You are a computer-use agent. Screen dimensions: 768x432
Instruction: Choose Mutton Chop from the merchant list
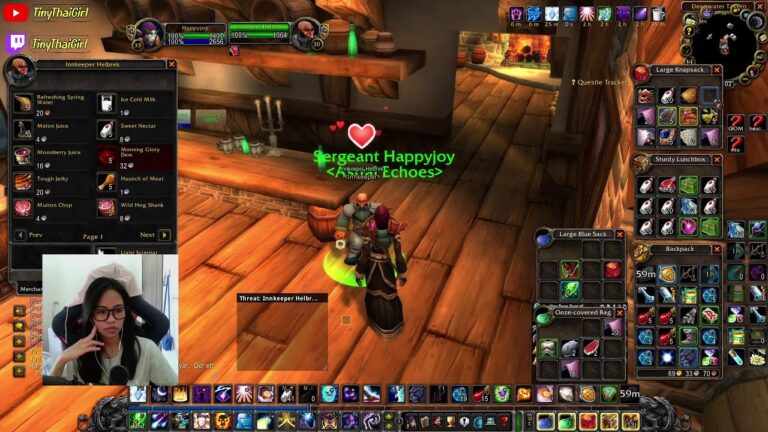[22, 208]
